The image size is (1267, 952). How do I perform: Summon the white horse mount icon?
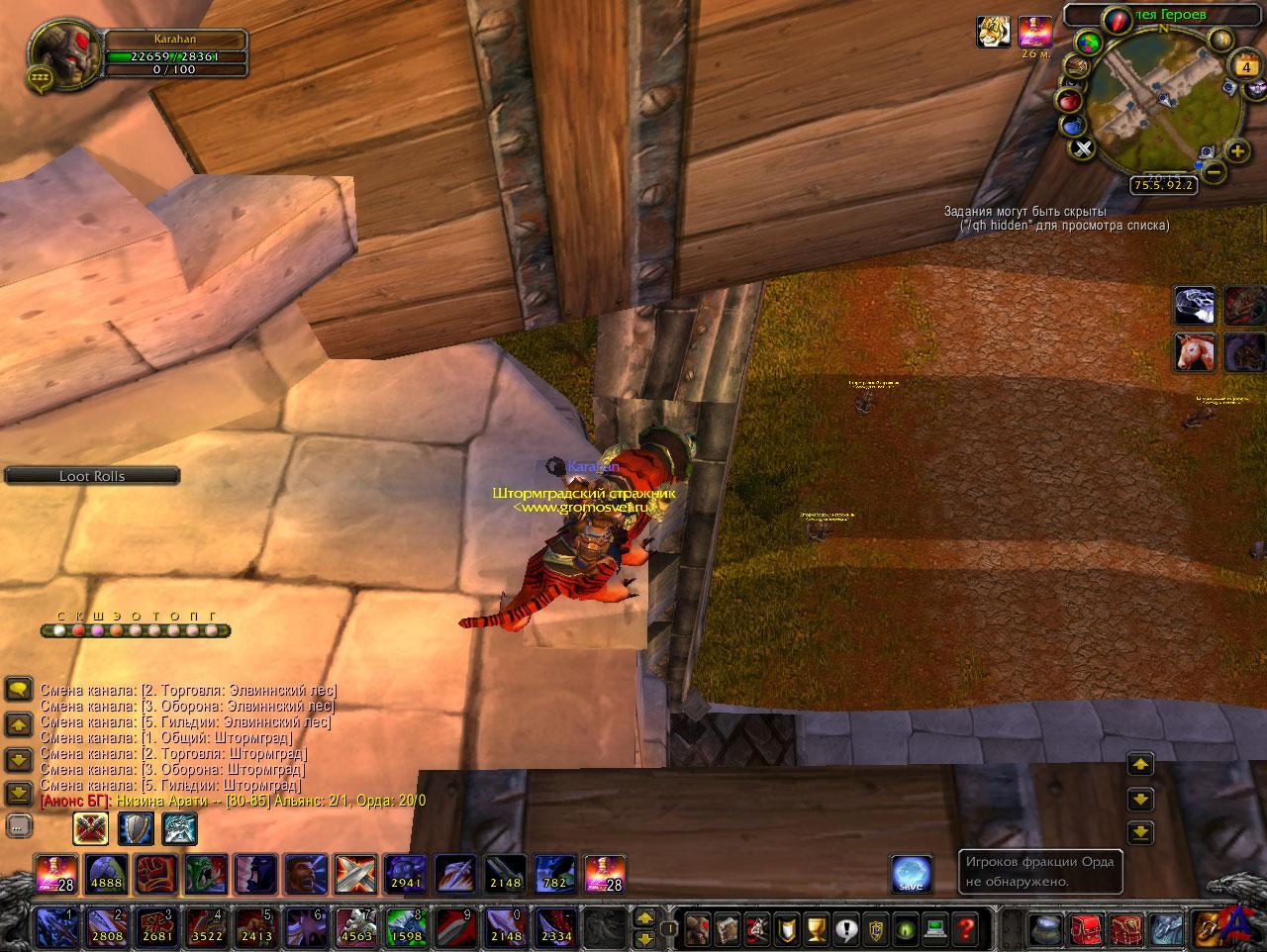pos(1195,352)
